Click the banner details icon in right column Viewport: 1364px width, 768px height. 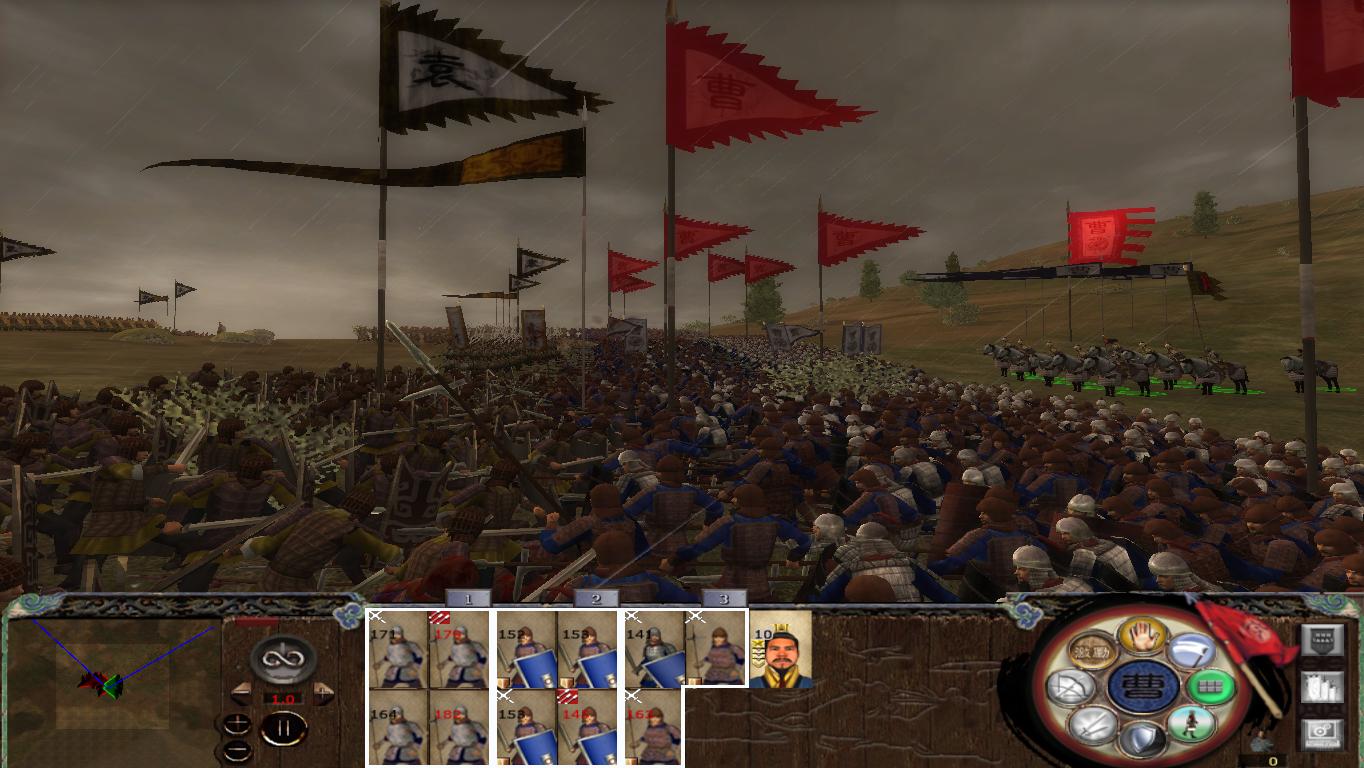coord(1322,638)
